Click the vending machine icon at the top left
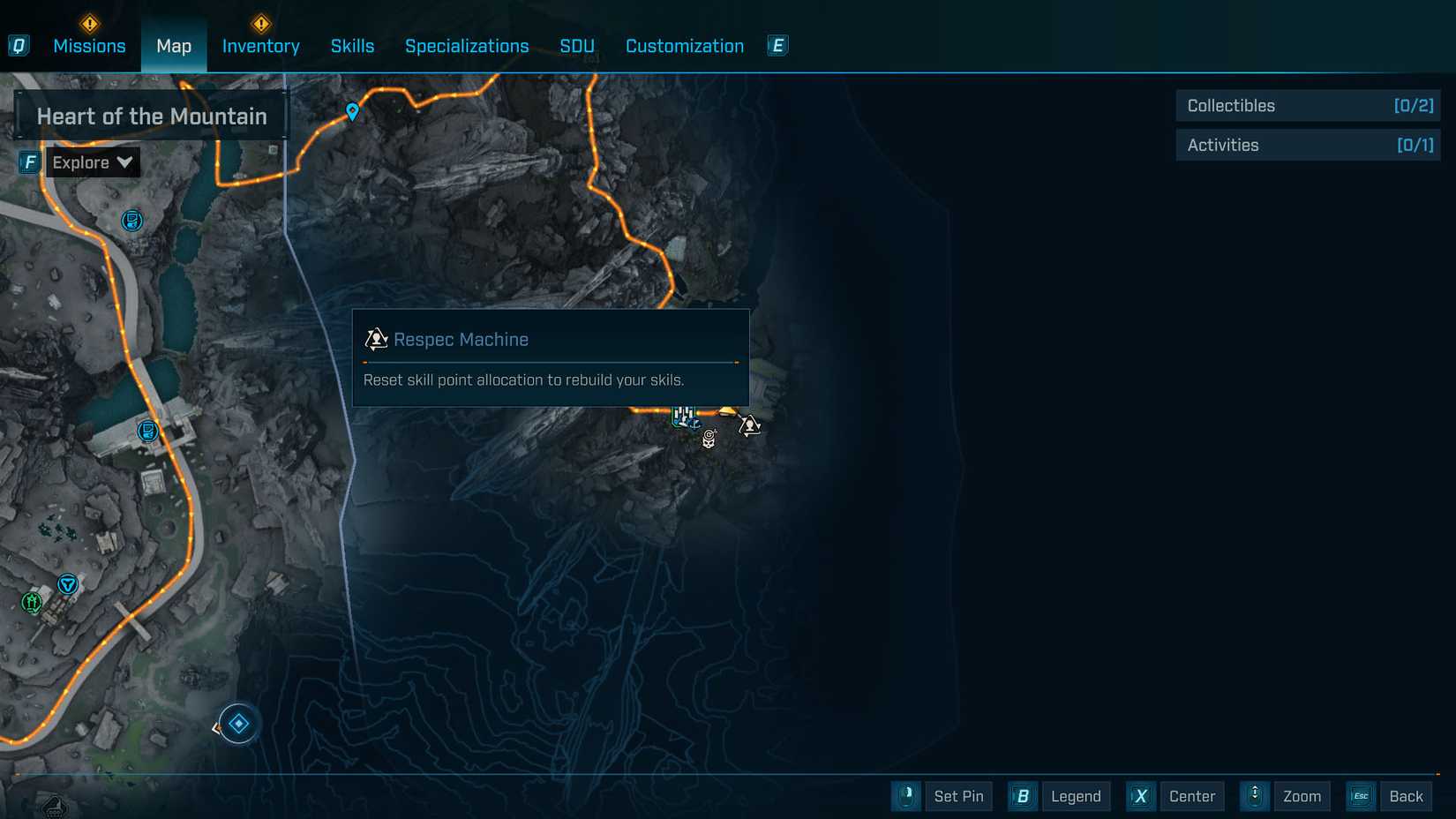This screenshot has width=1456, height=819. click(131, 221)
